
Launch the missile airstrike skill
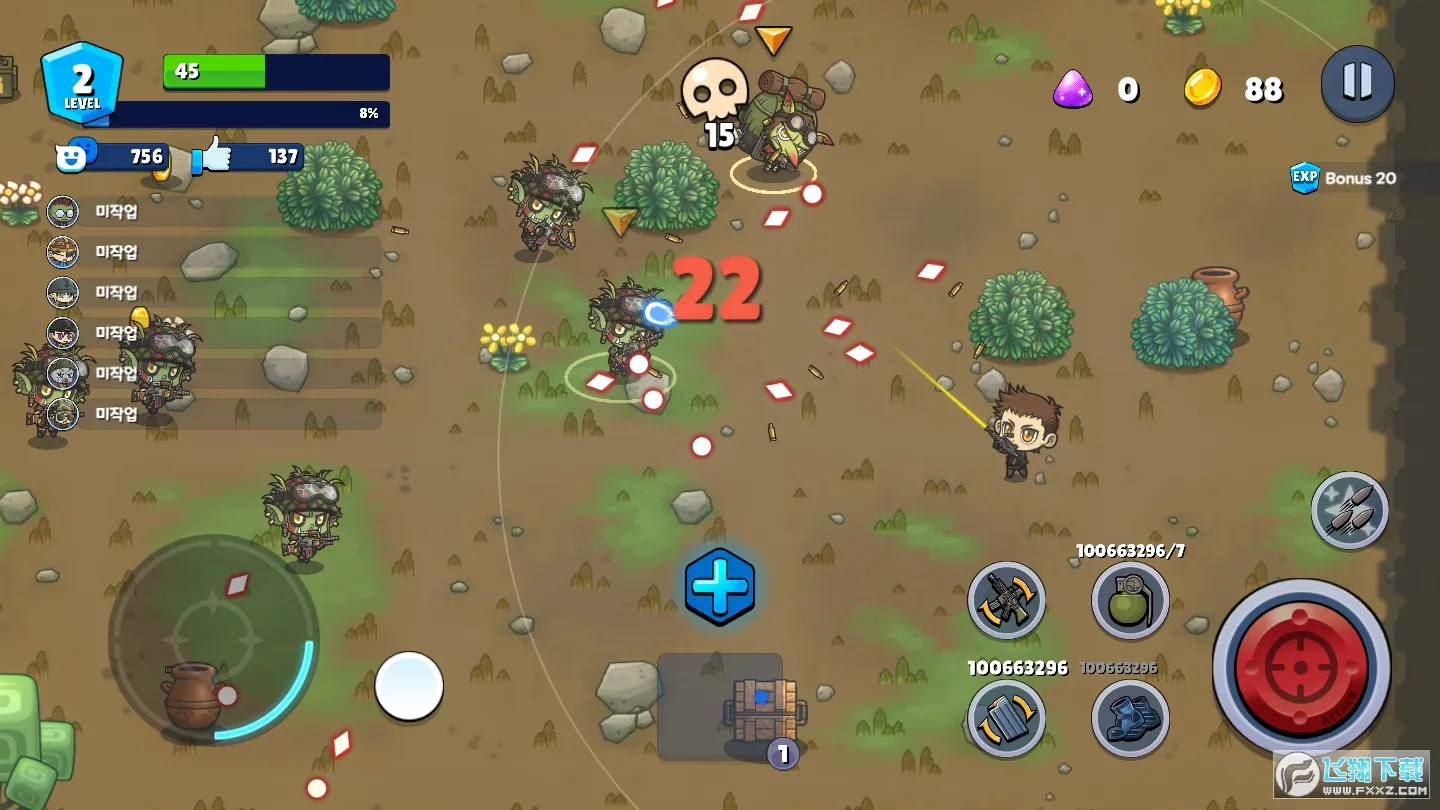coord(1349,511)
